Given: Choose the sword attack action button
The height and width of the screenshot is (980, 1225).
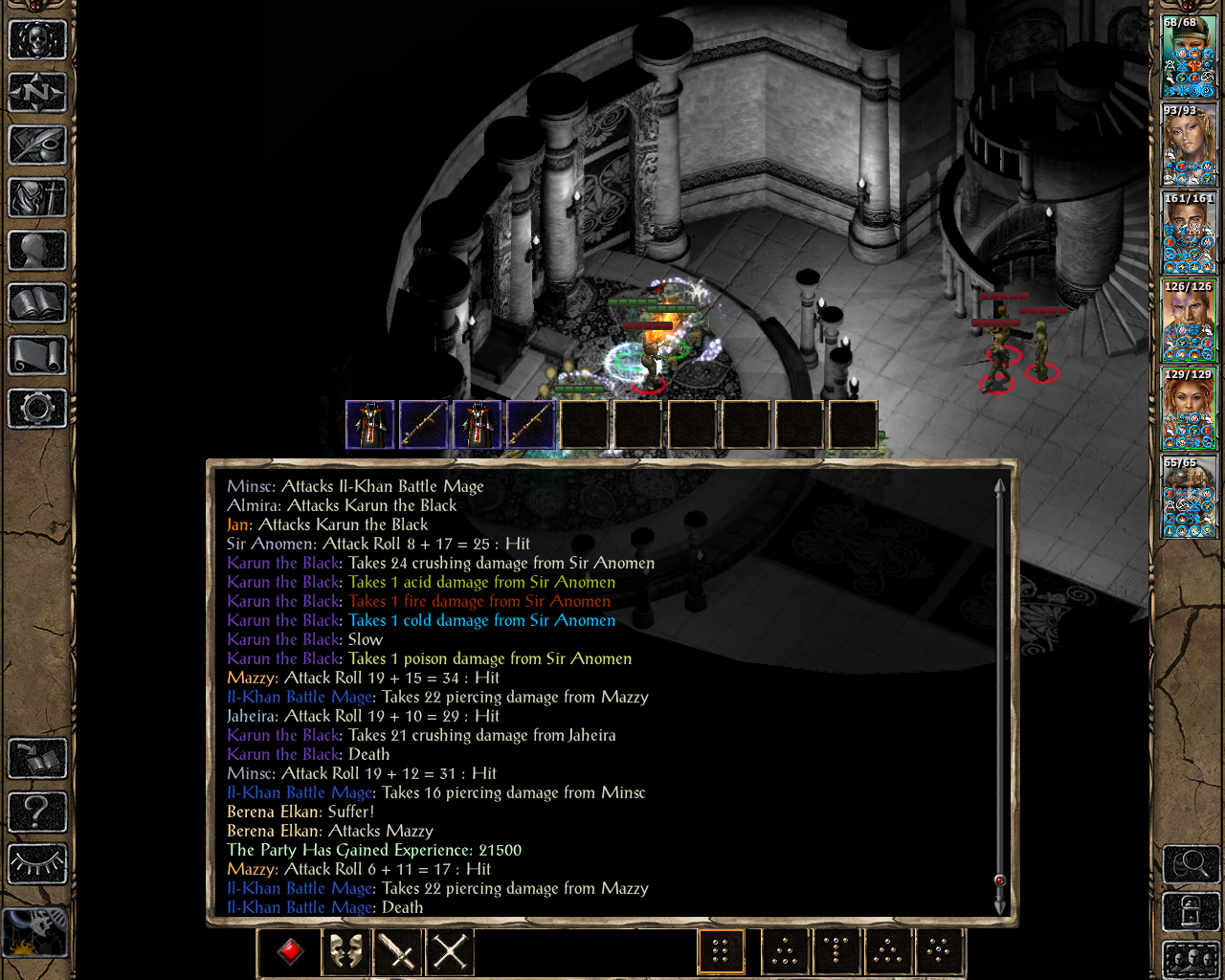Looking at the screenshot, I should click(x=397, y=951).
